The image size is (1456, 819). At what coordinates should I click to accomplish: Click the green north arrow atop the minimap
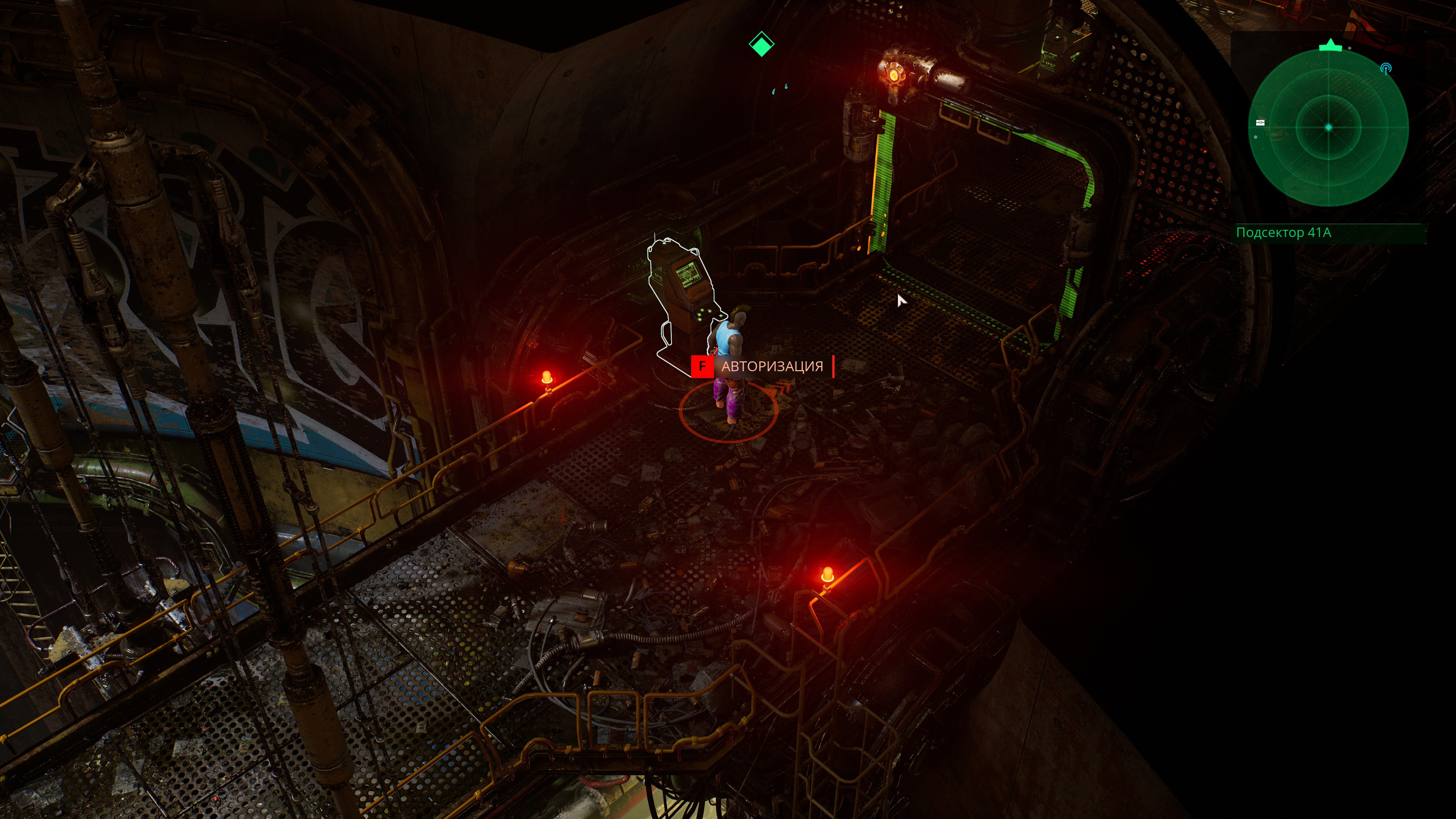click(1330, 45)
